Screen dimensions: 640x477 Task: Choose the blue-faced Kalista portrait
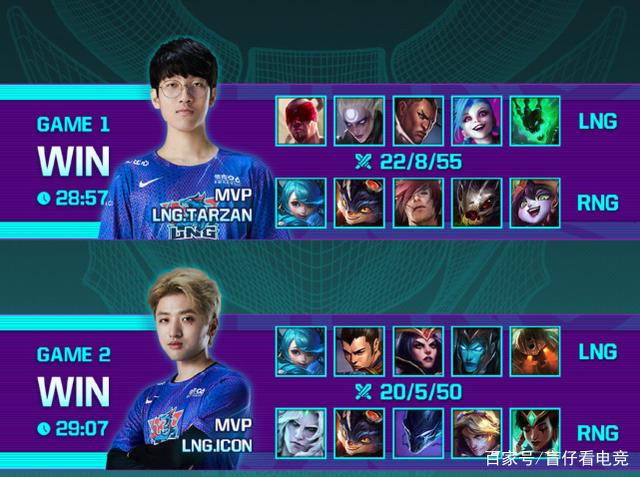pyautogui.click(x=477, y=351)
